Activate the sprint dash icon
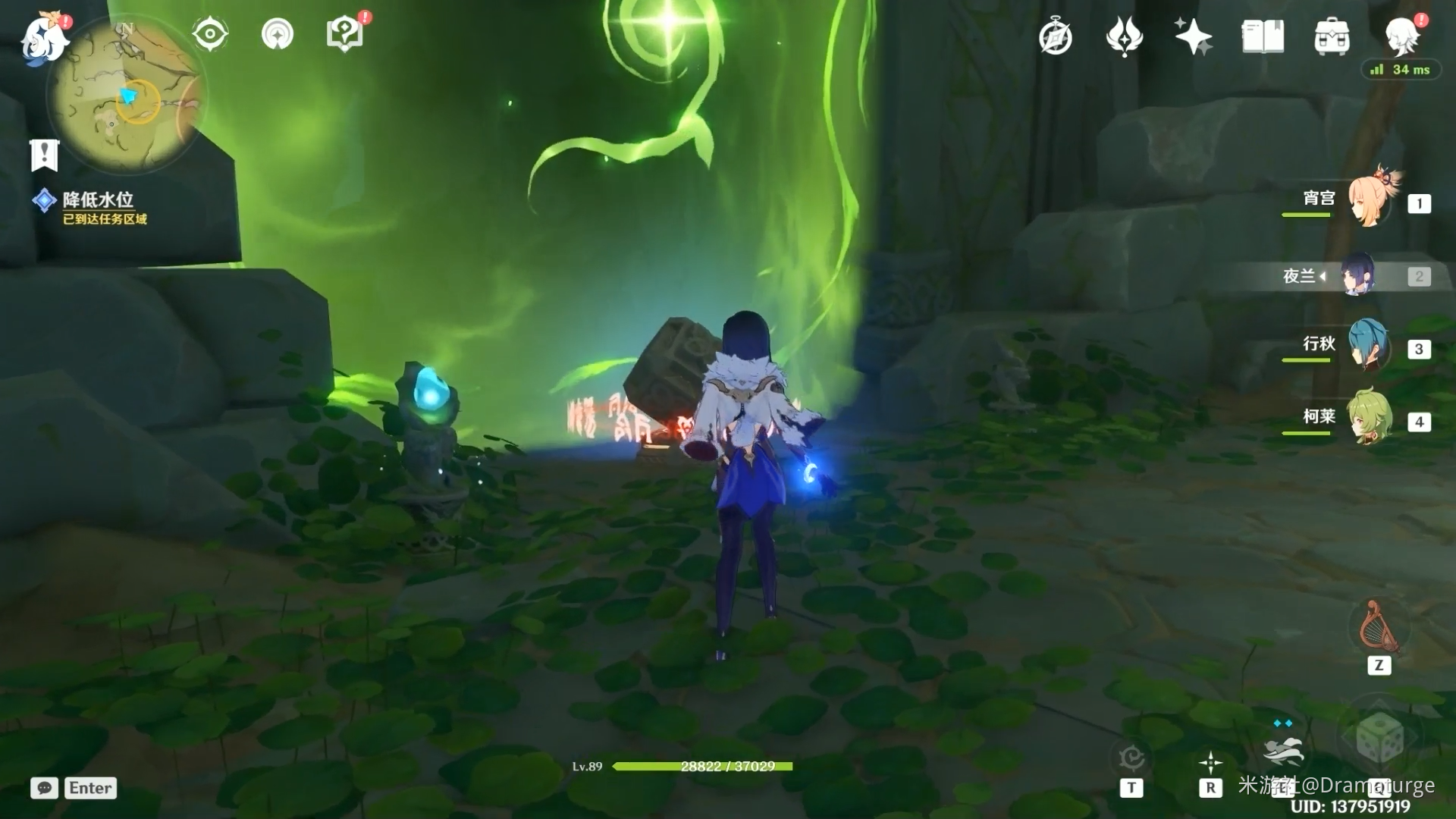Image resolution: width=1456 pixels, height=819 pixels. [1283, 749]
